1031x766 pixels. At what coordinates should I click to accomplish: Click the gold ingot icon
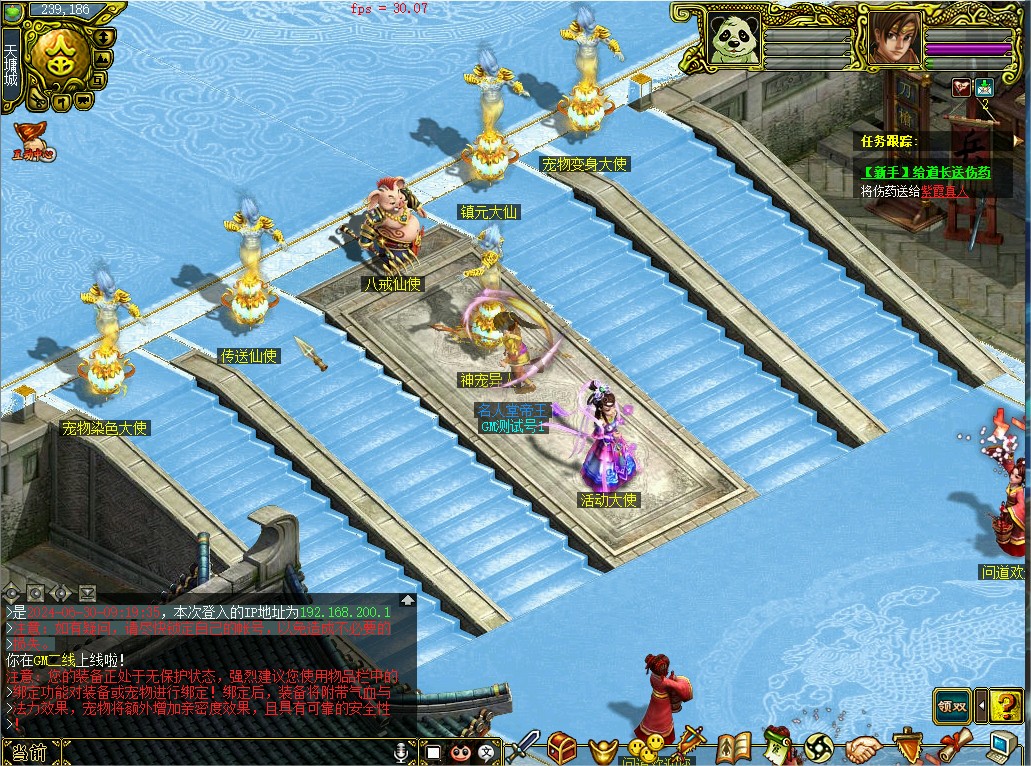[601, 748]
